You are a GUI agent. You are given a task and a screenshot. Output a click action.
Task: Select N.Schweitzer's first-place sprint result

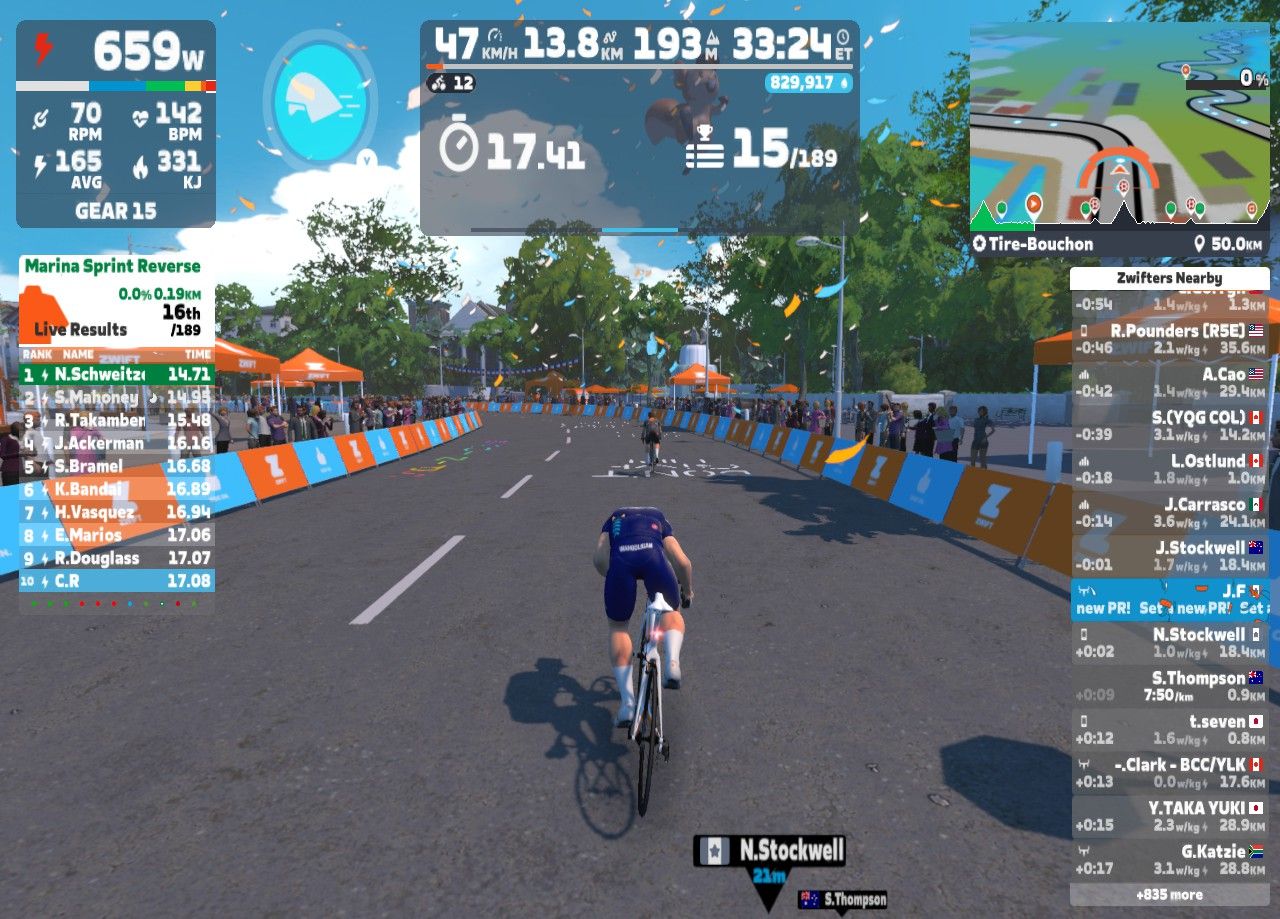click(x=117, y=375)
